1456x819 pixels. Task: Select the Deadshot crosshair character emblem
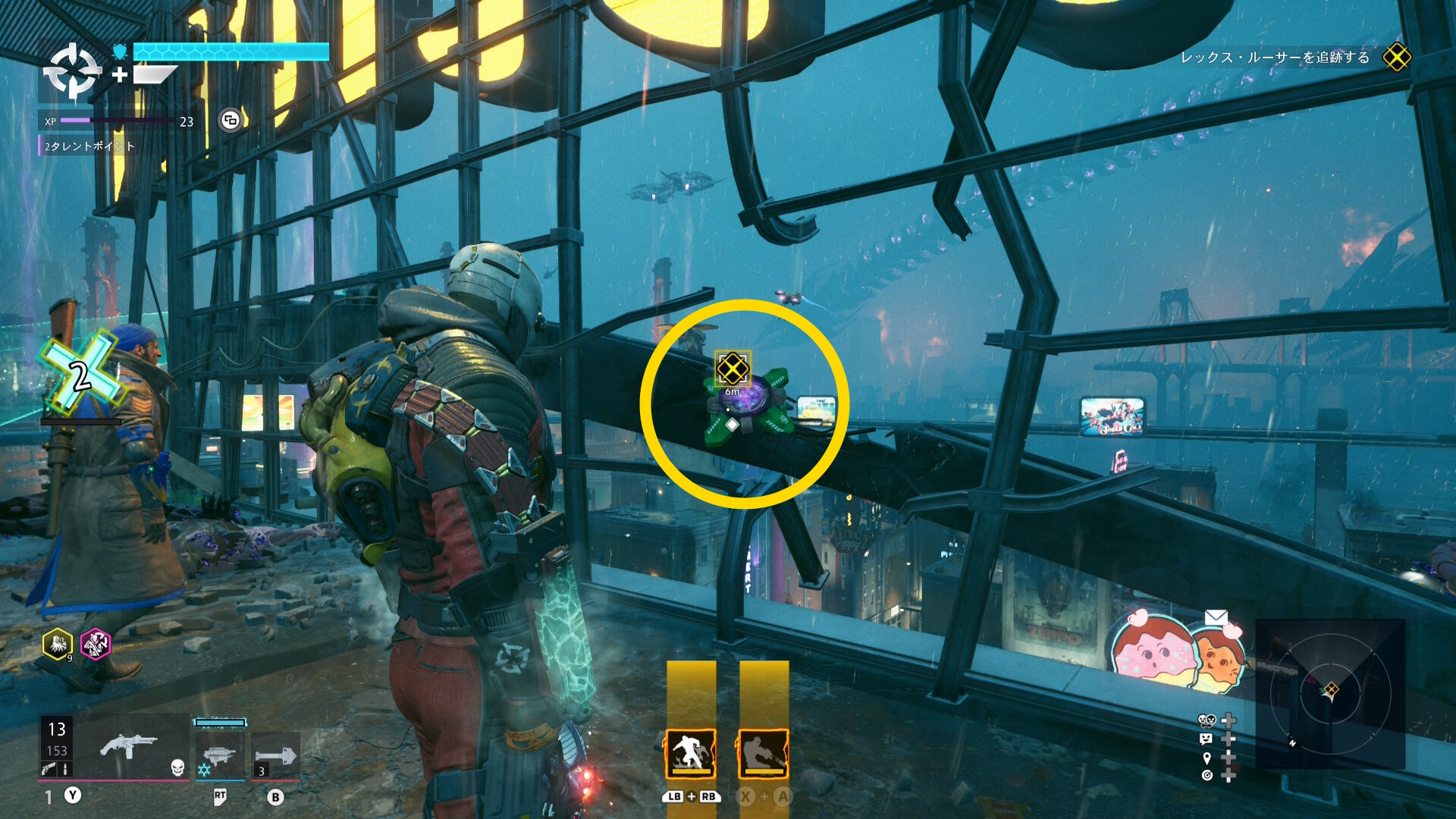(x=72, y=72)
